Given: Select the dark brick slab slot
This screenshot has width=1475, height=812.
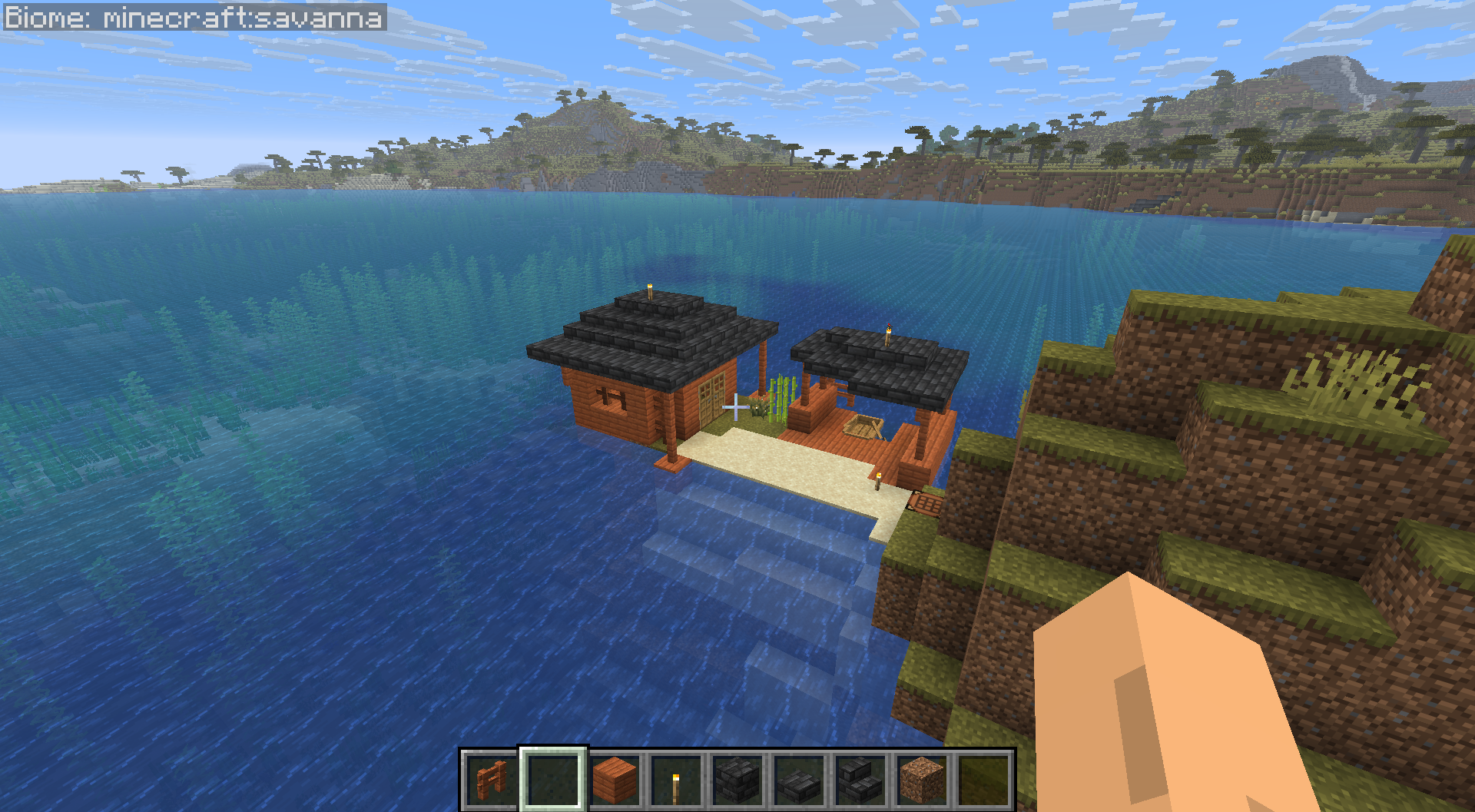Looking at the screenshot, I should (x=799, y=780).
